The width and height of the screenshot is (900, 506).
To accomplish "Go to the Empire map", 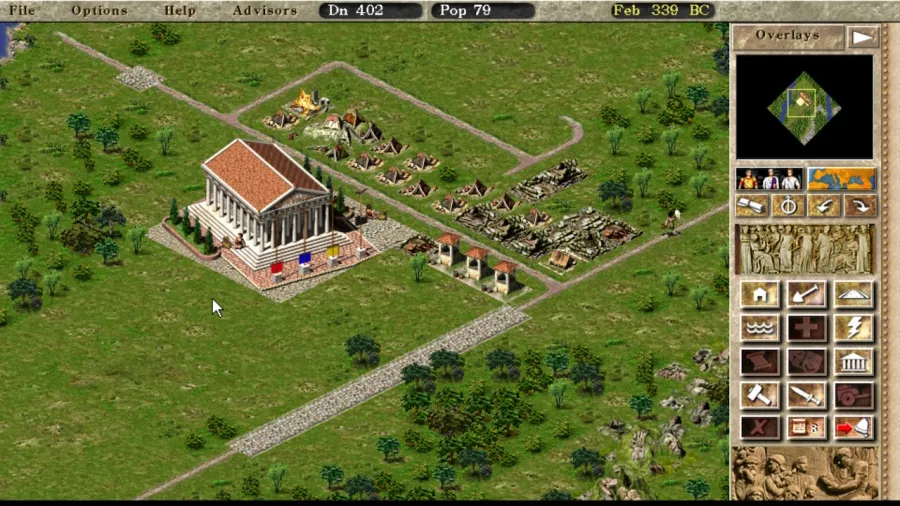I will click(x=841, y=179).
